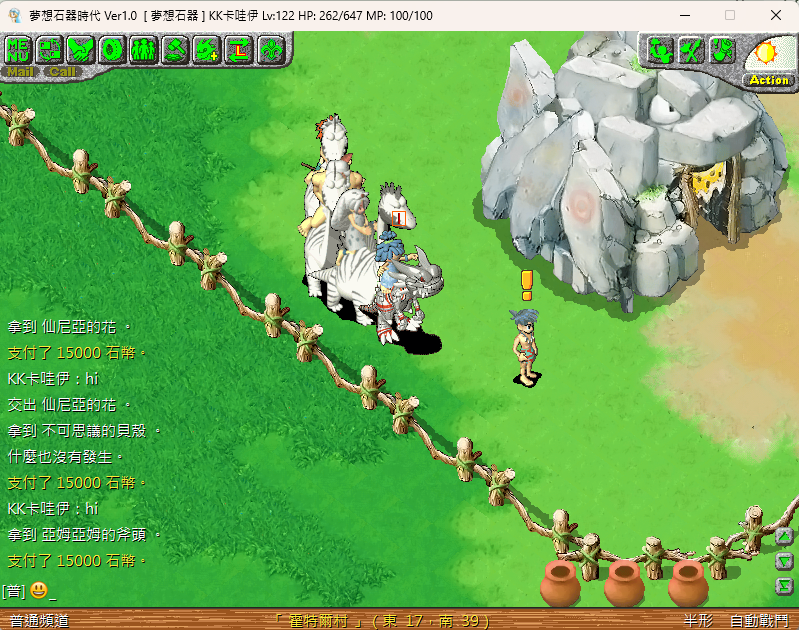The width and height of the screenshot is (799, 630).
Task: Open the dragon pet icon
Action: [207, 48]
